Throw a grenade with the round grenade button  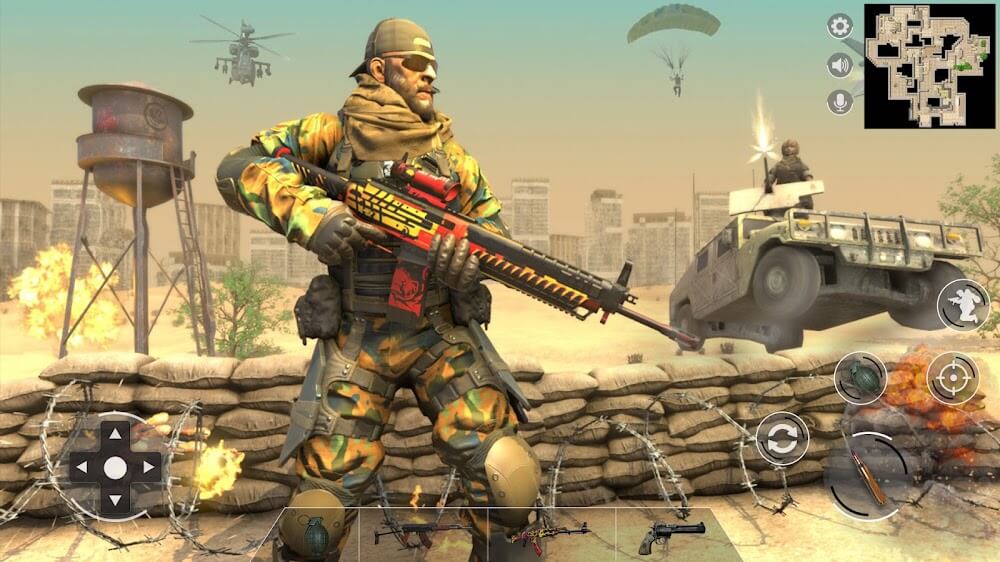(x=860, y=378)
